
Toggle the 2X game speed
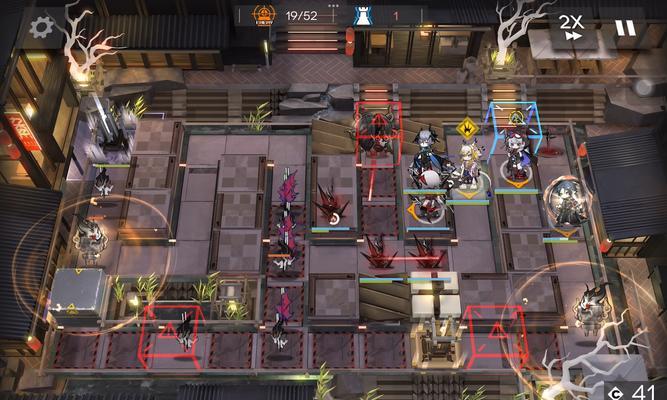click(571, 27)
